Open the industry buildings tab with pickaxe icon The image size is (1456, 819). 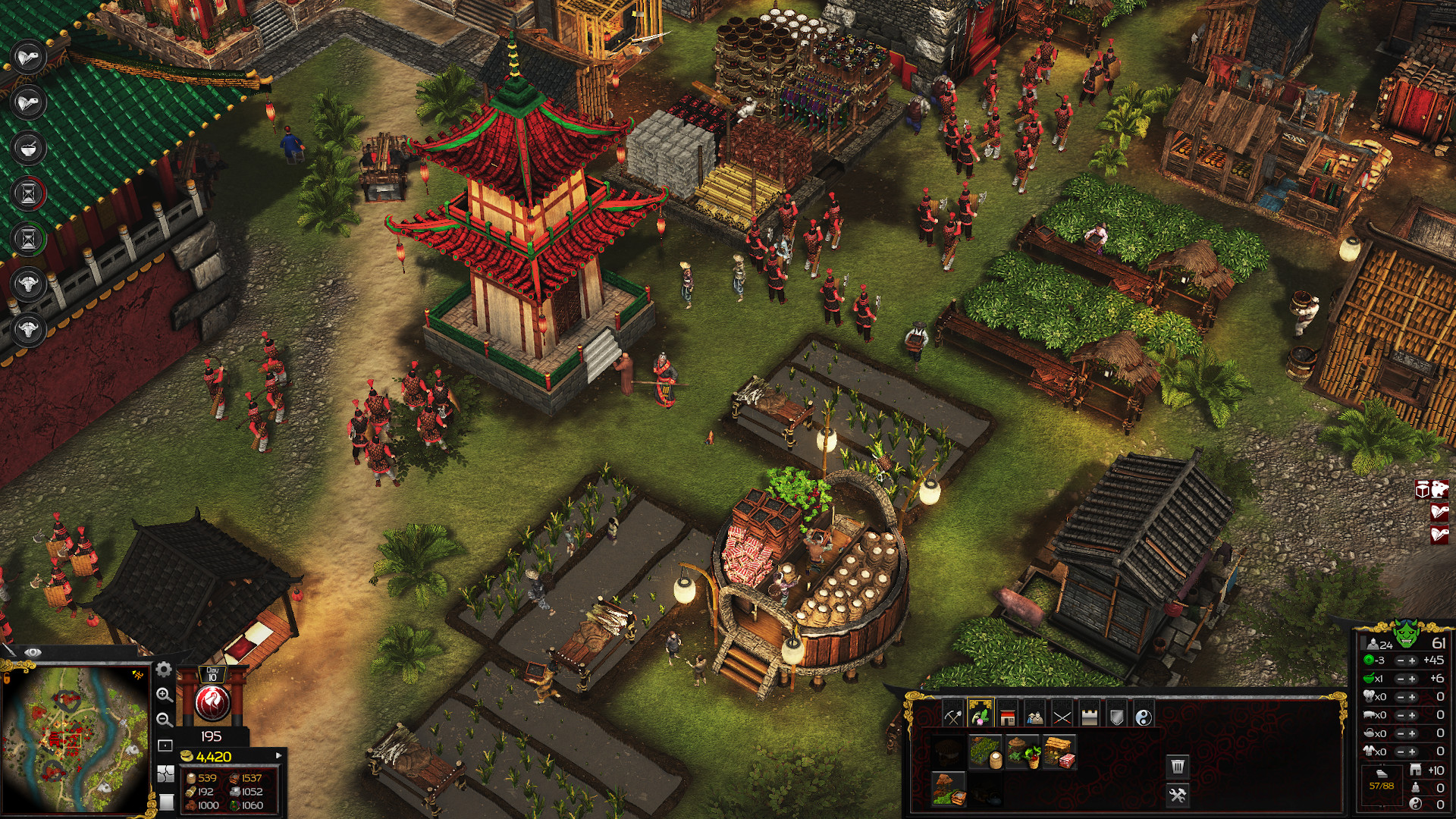[x=952, y=717]
